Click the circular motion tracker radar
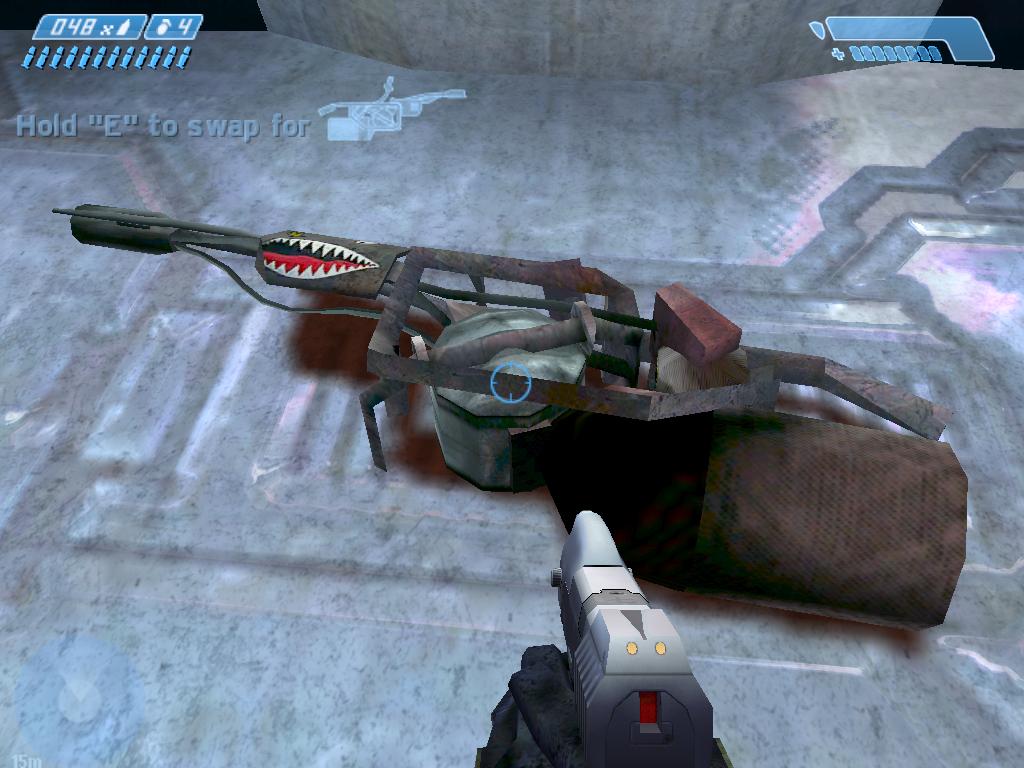Viewport: 1024px width, 768px height. (76, 697)
